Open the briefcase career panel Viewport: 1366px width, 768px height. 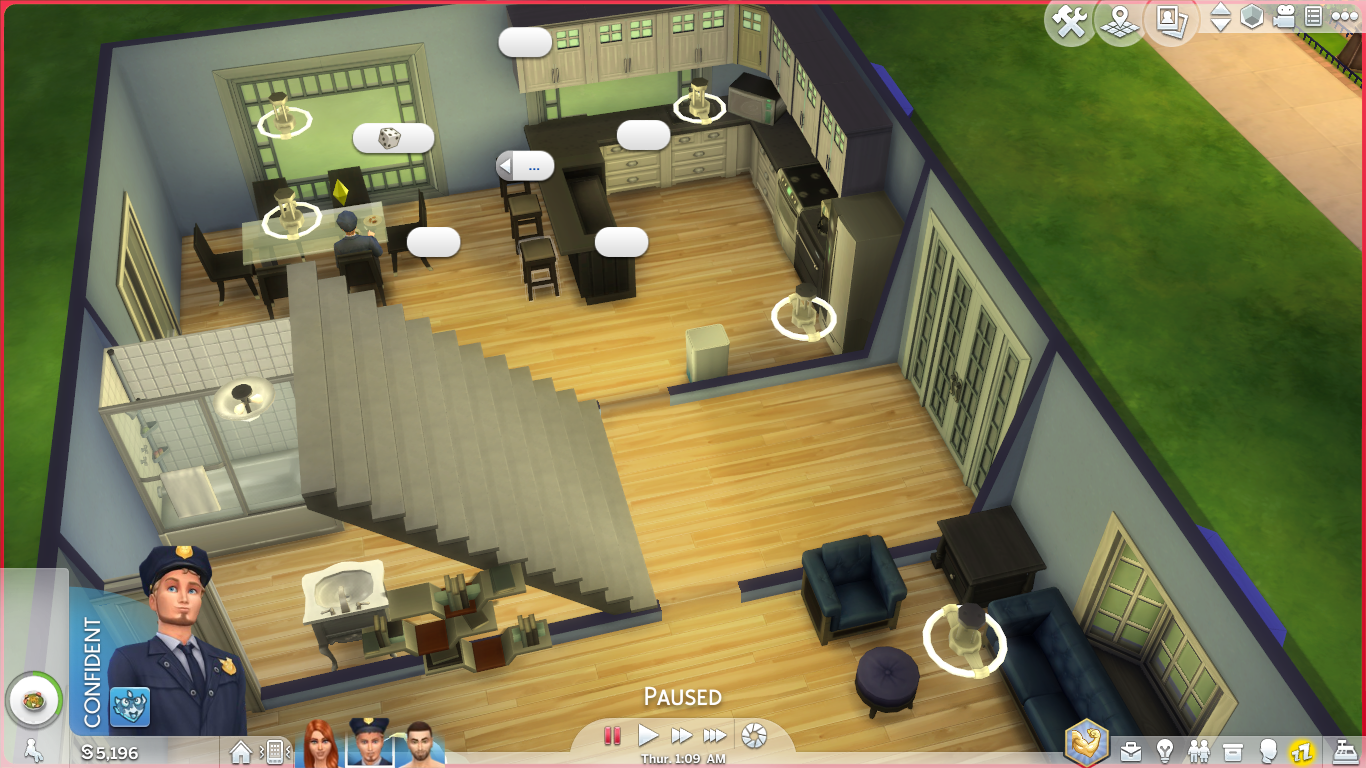1130,751
